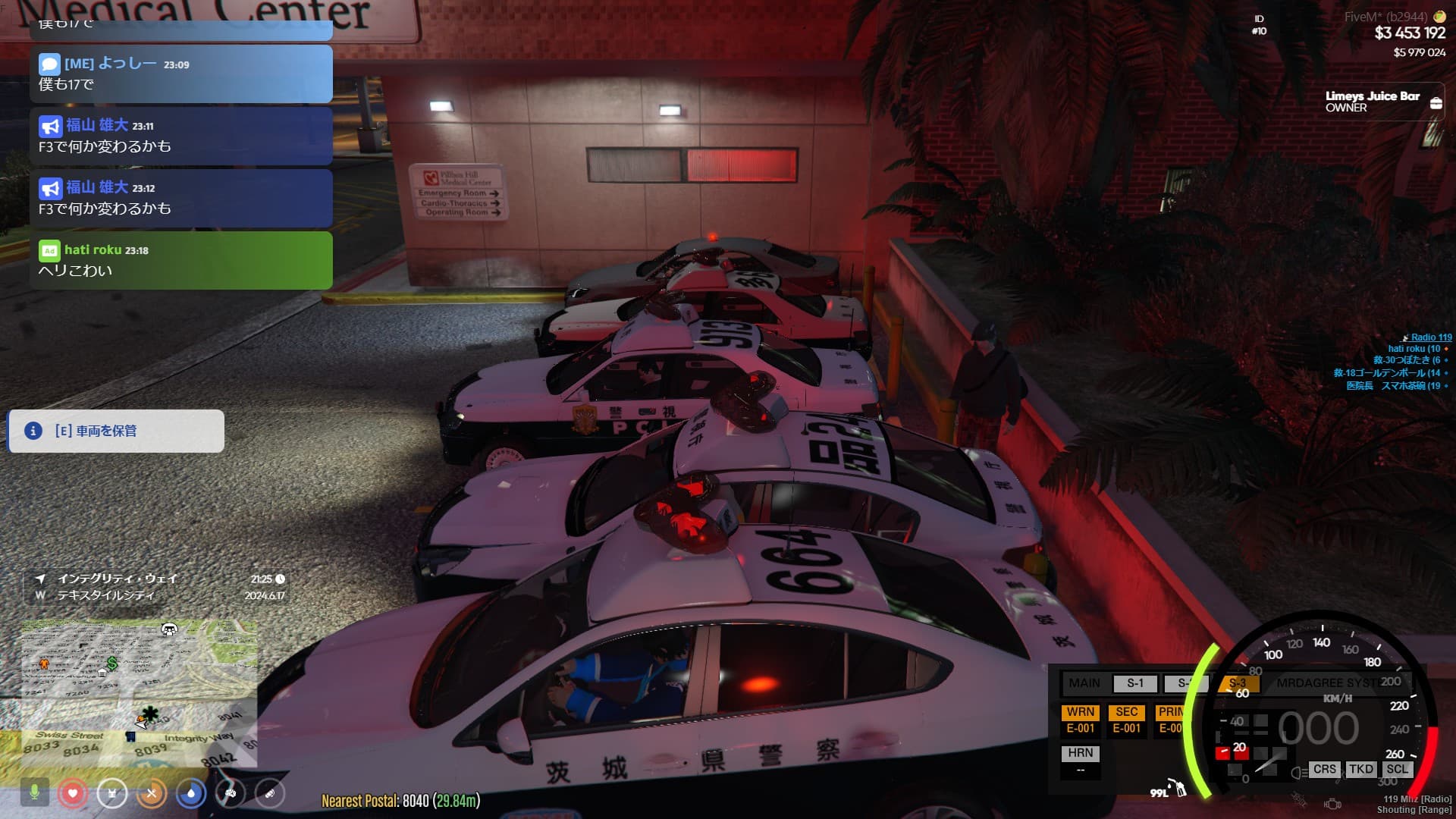Activate the S-3 siren stage
This screenshot has width=1456, height=819.
(1238, 683)
